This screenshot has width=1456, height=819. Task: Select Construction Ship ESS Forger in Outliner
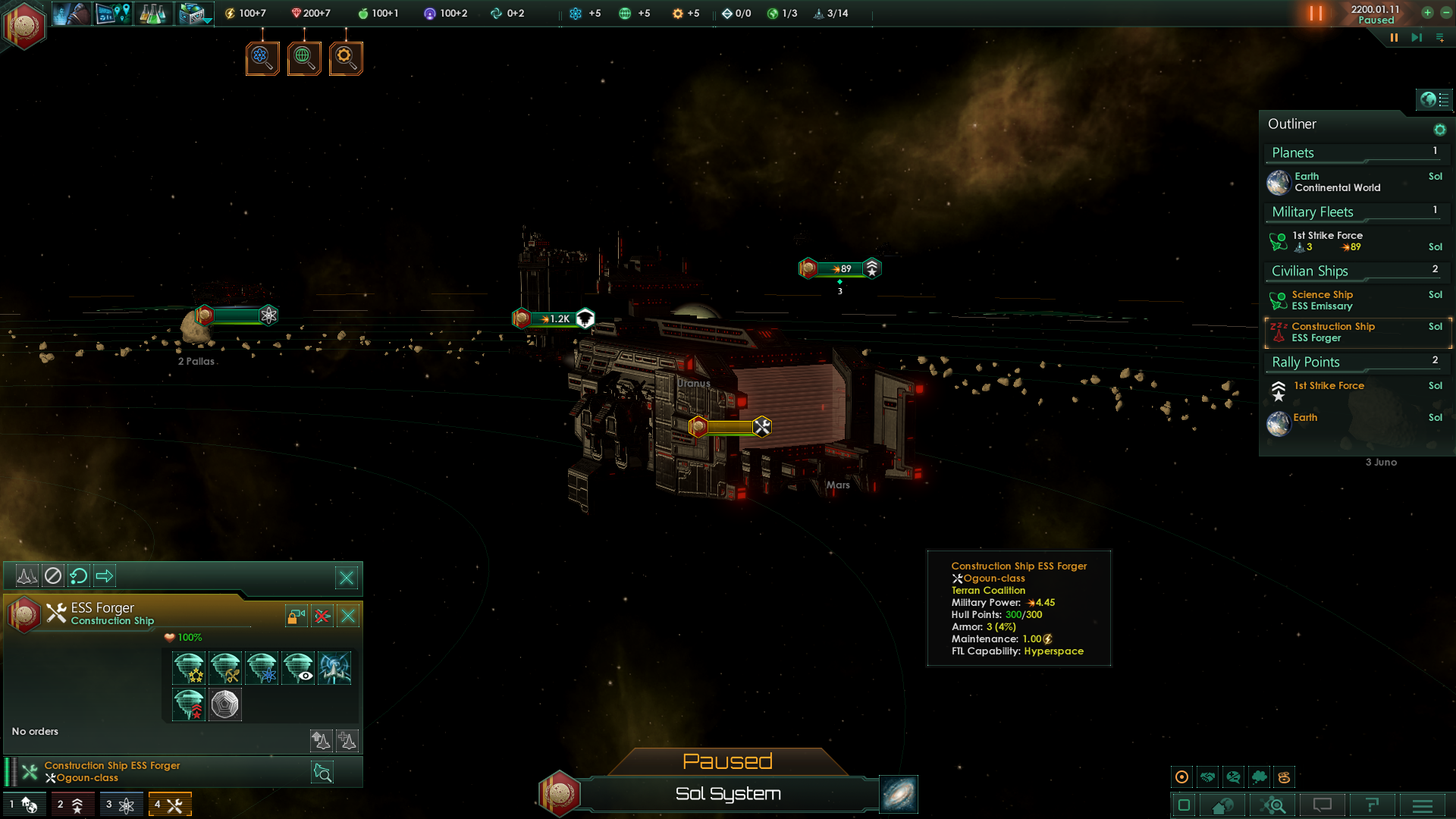click(1332, 332)
